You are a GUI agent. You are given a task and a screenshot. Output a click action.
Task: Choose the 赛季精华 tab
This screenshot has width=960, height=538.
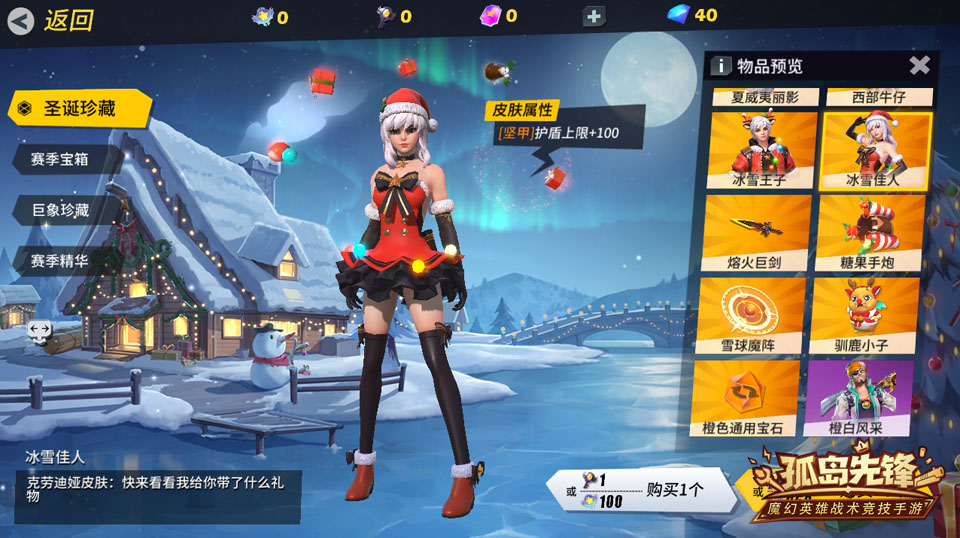coord(62,260)
